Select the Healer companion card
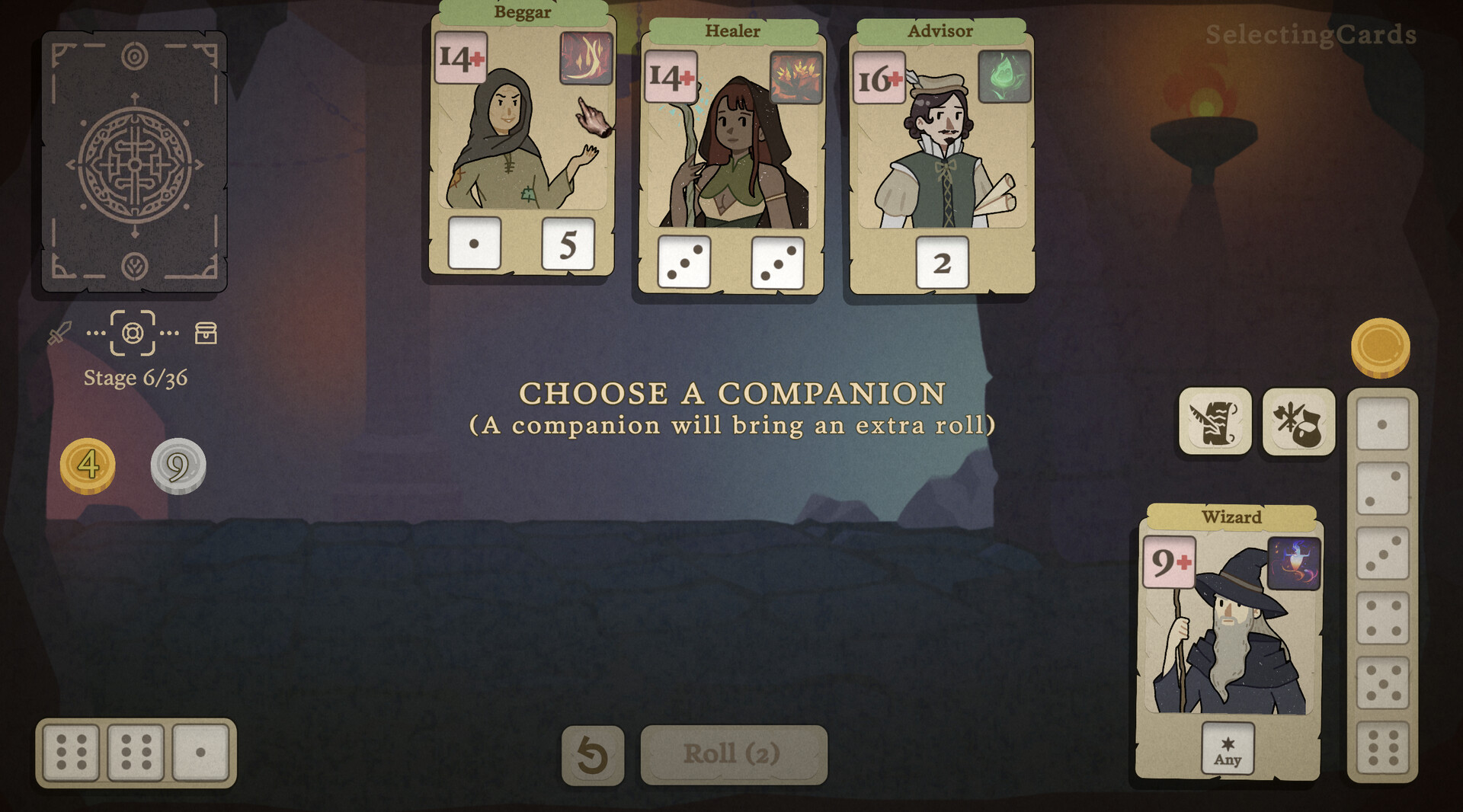The image size is (1463, 812). tap(733, 160)
